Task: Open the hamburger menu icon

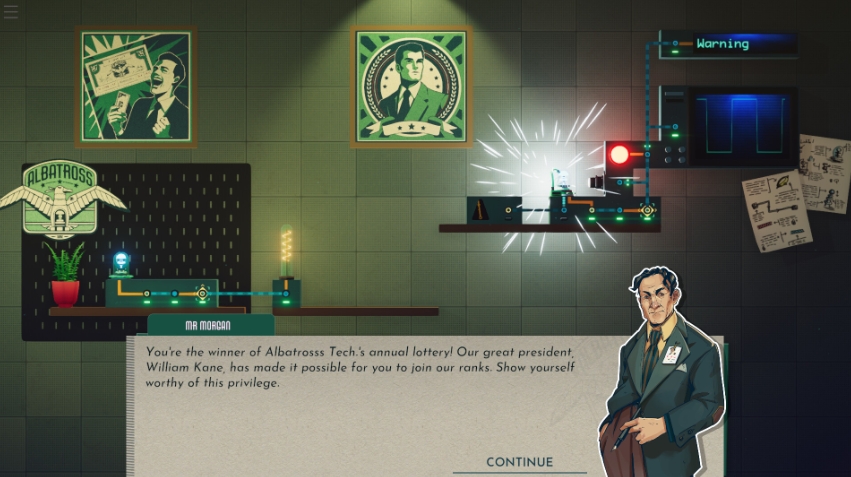Action: (x=11, y=12)
